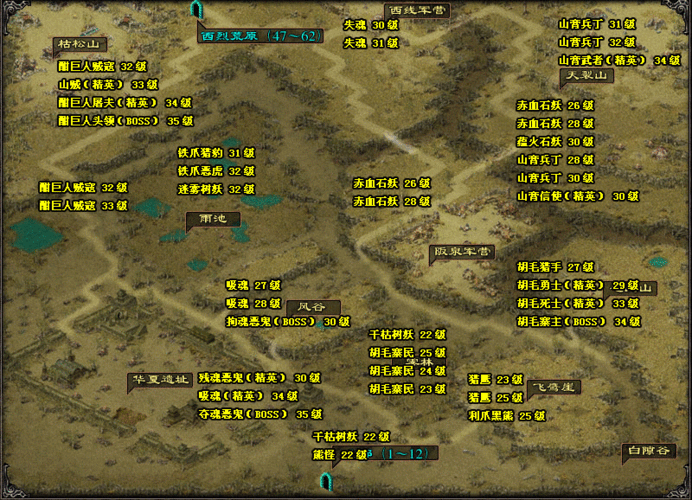Image resolution: width=692 pixels, height=500 pixels.
Task: Open the 阪泉军营 location marker
Action: 461,252
